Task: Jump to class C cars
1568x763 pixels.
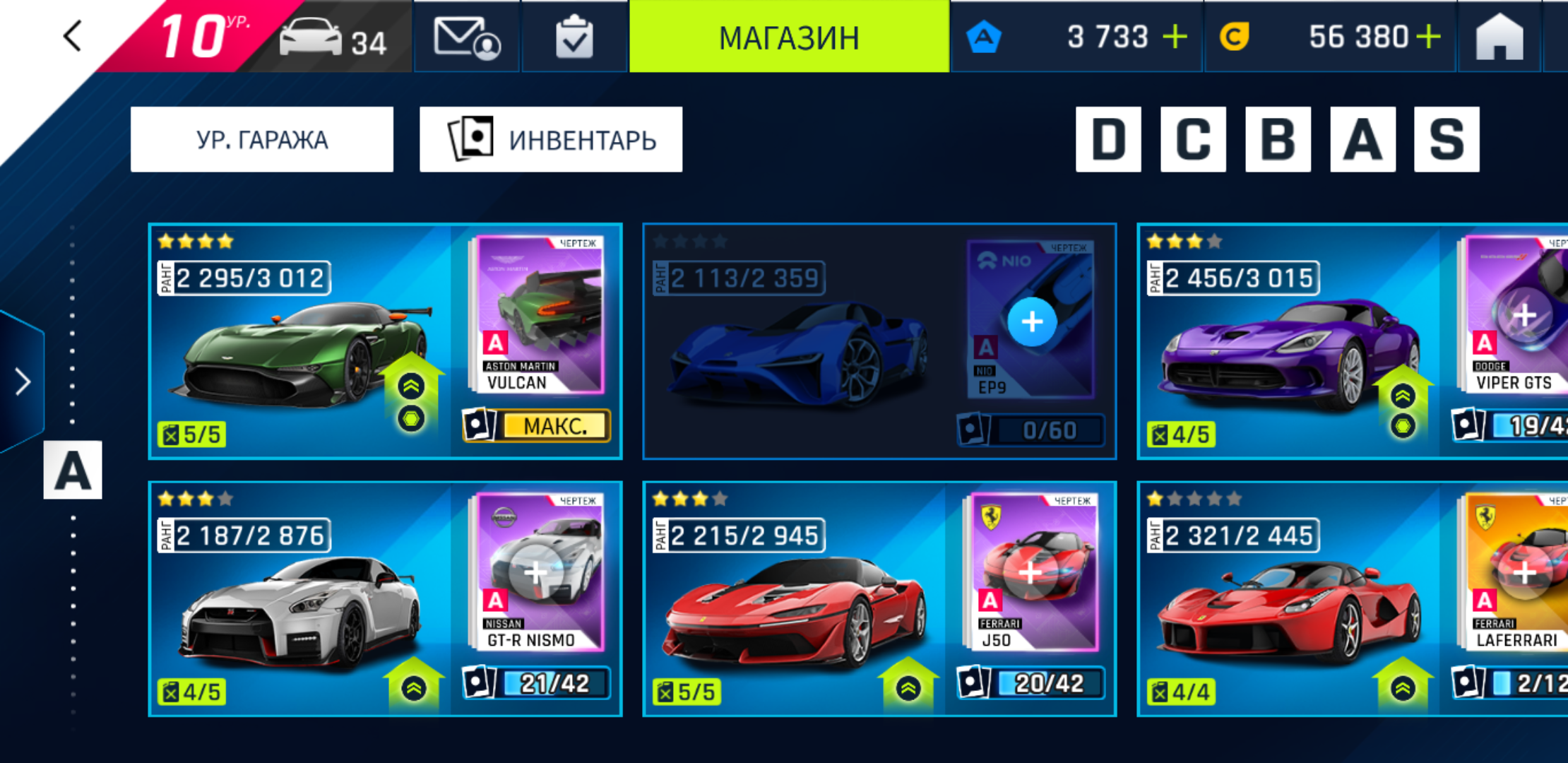Action: [1193, 140]
